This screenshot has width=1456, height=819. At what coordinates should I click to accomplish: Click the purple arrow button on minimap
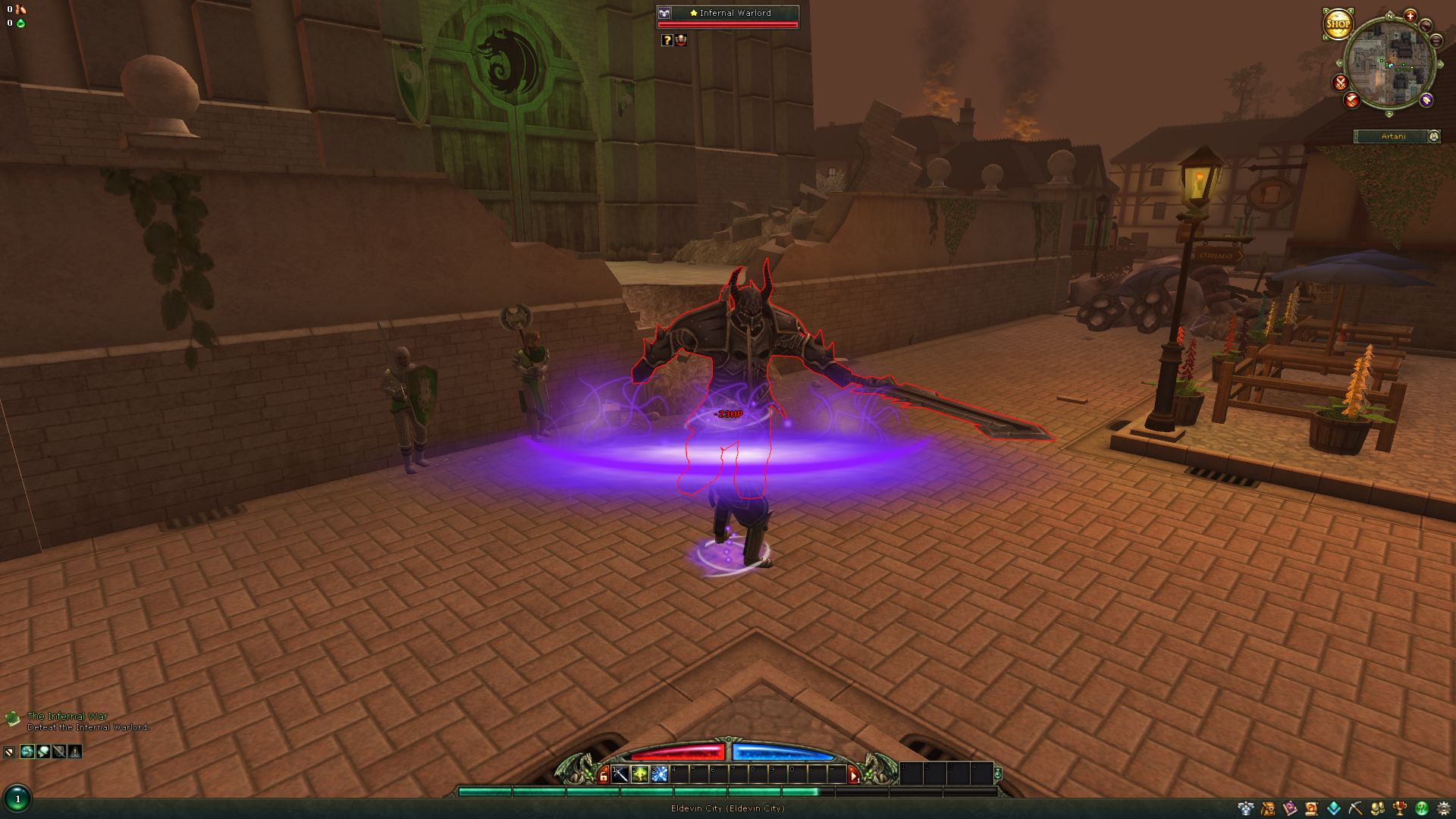pyautogui.click(x=1426, y=99)
